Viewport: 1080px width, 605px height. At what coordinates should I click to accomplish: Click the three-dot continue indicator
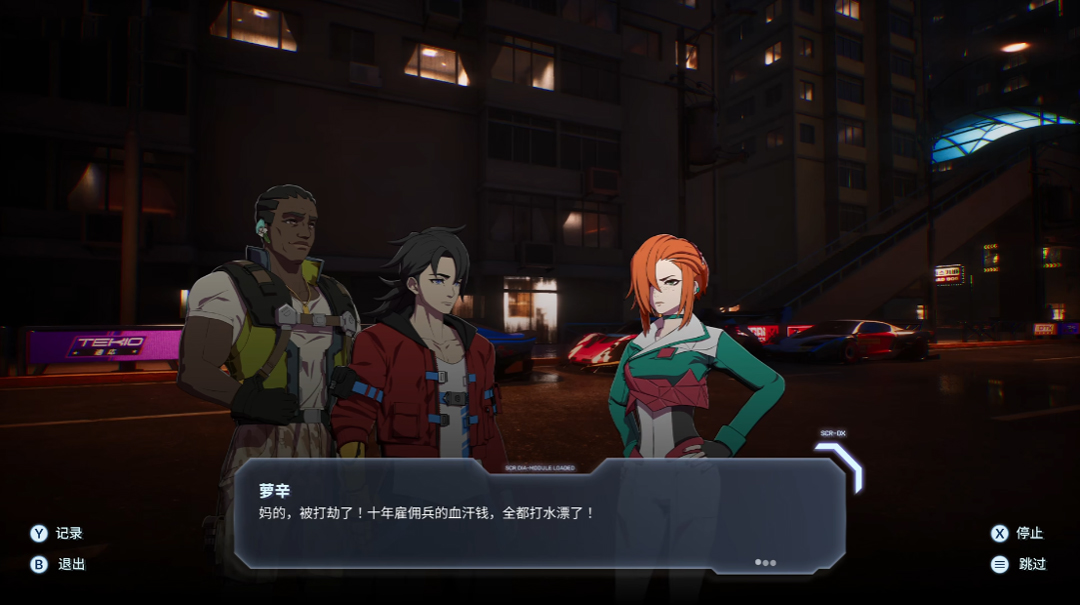point(765,562)
